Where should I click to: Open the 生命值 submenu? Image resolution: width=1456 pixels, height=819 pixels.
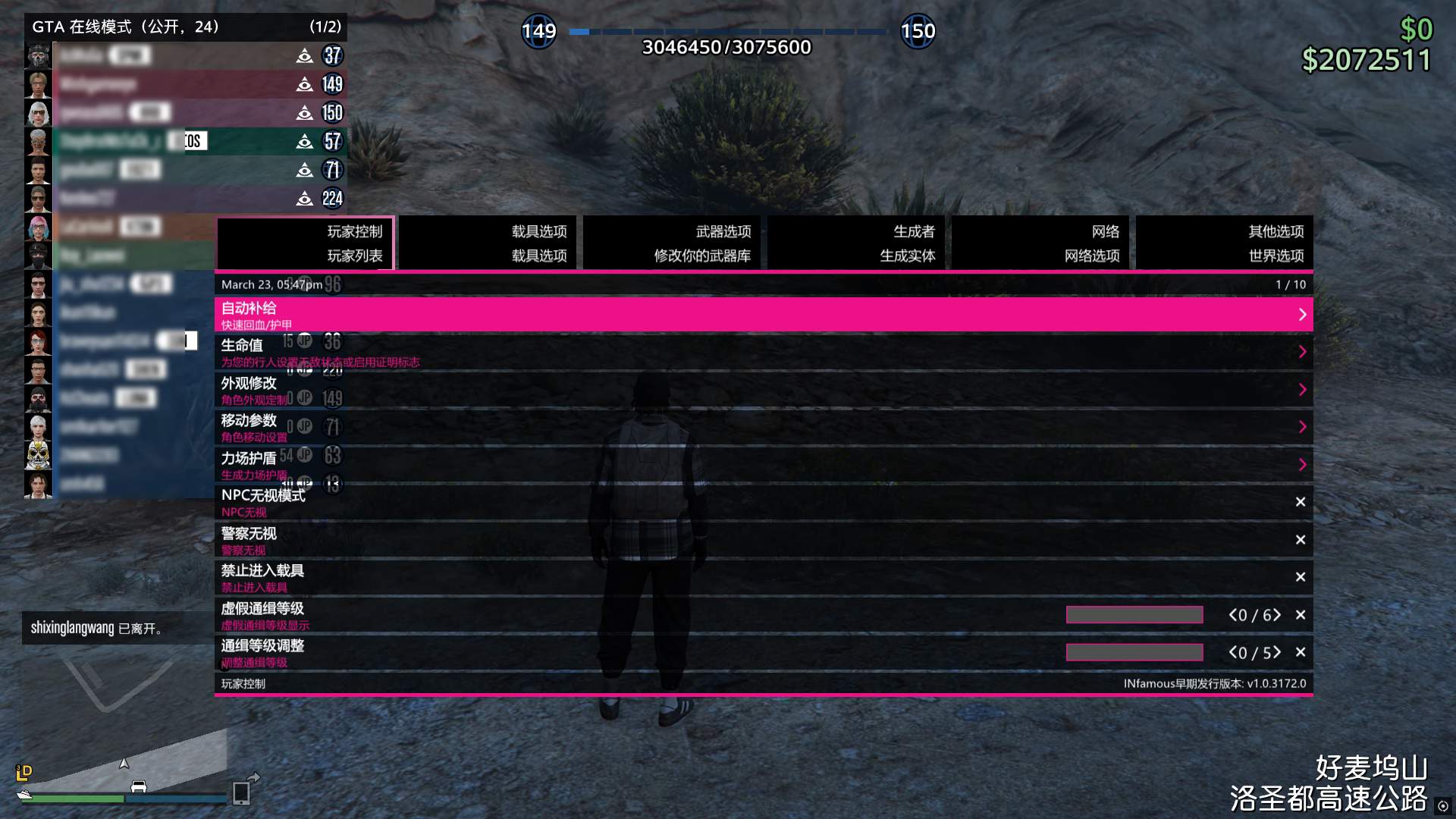coord(763,352)
